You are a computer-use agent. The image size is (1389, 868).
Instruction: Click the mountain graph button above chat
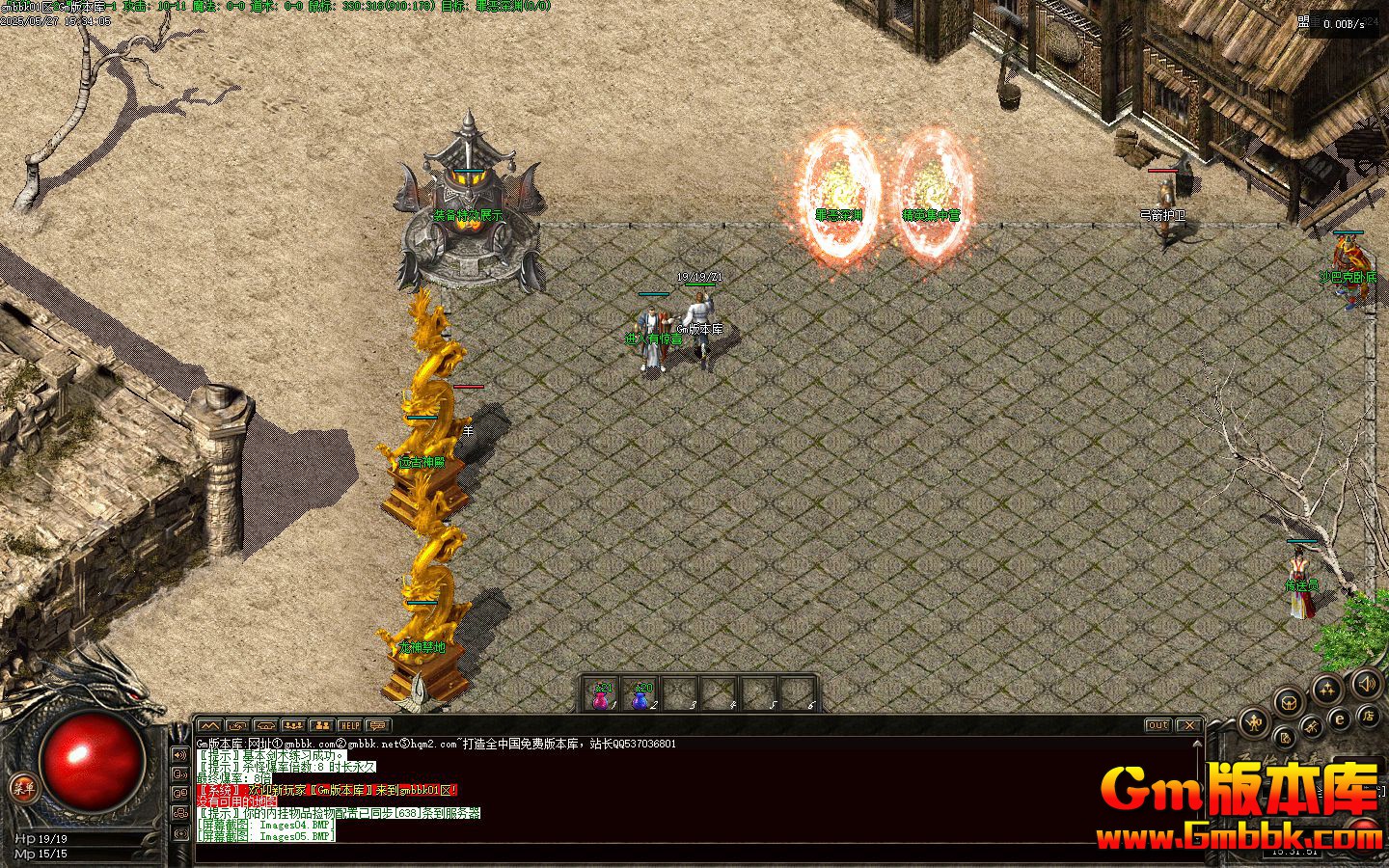coord(210,725)
